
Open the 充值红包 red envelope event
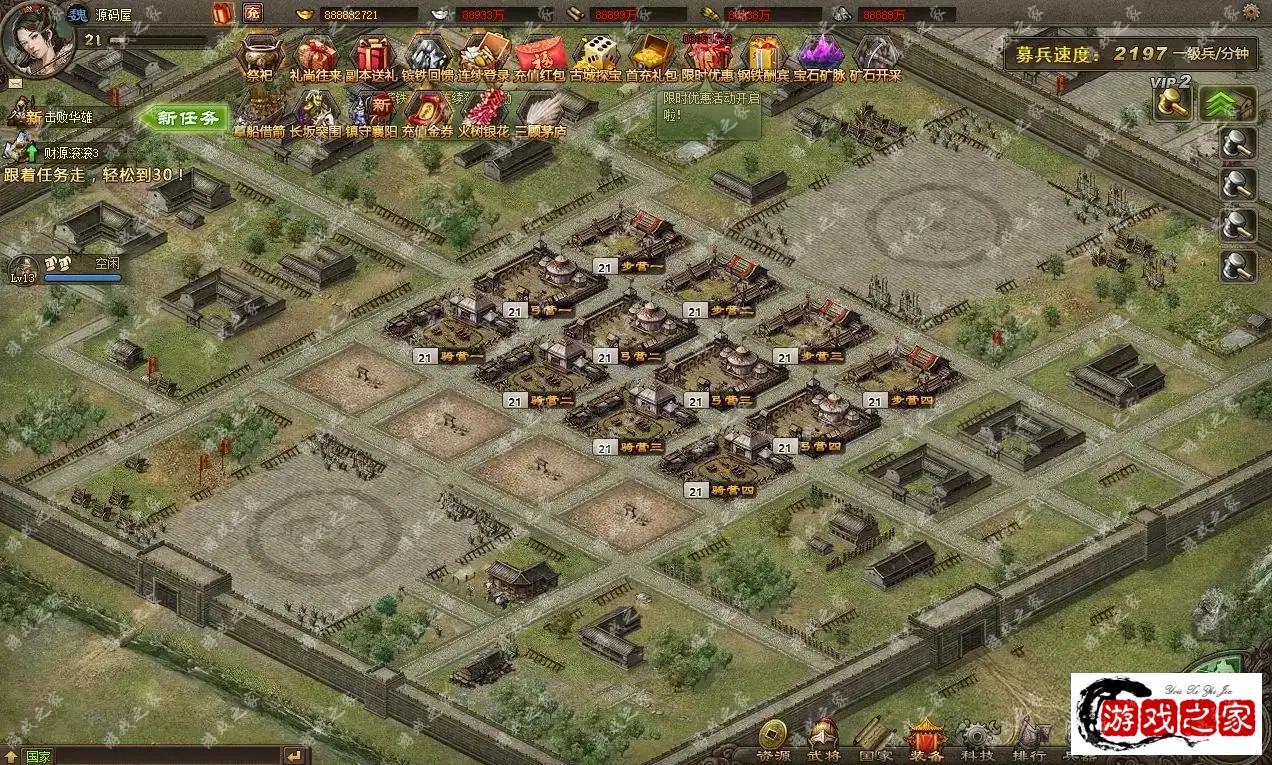pyautogui.click(x=540, y=54)
